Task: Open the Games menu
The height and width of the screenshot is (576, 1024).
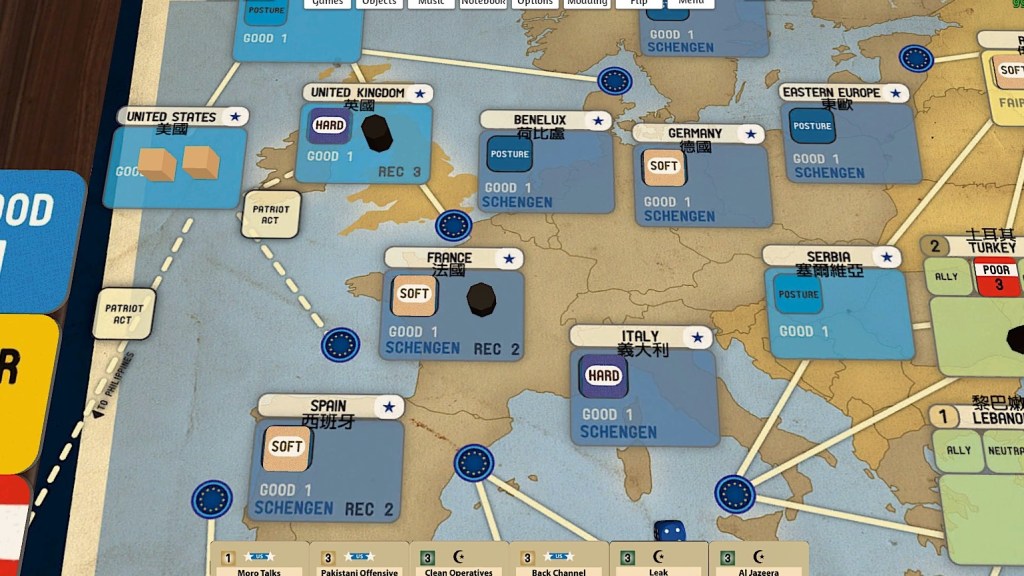Action: point(329,3)
